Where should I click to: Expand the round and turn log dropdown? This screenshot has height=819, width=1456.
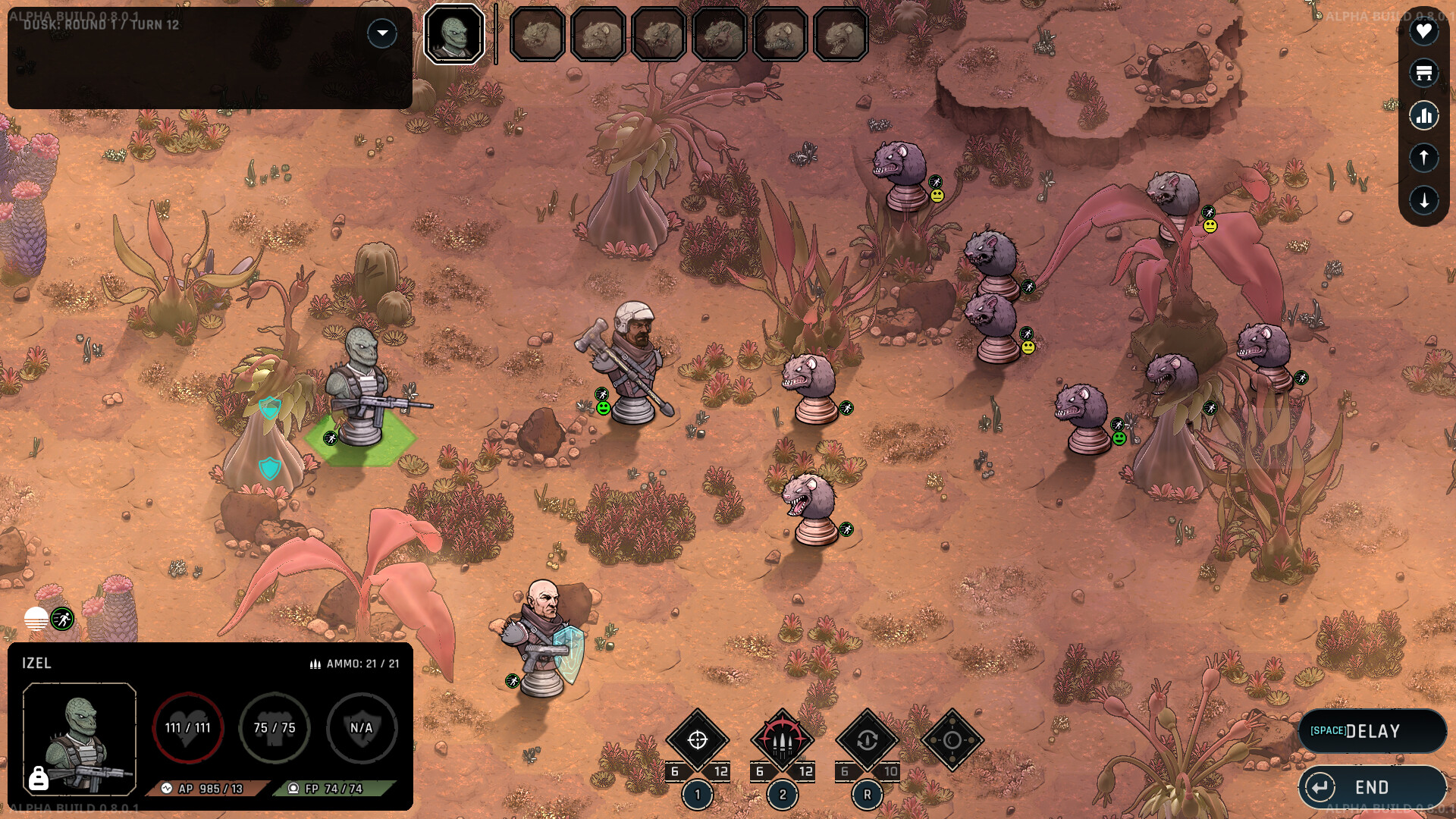click(x=382, y=33)
